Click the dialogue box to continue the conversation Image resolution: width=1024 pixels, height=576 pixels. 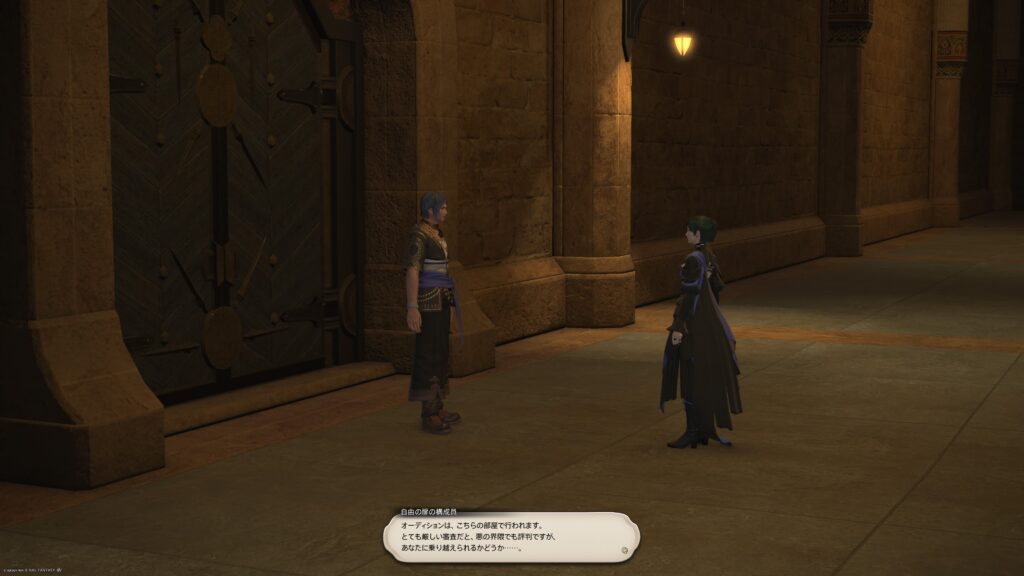pyautogui.click(x=511, y=536)
